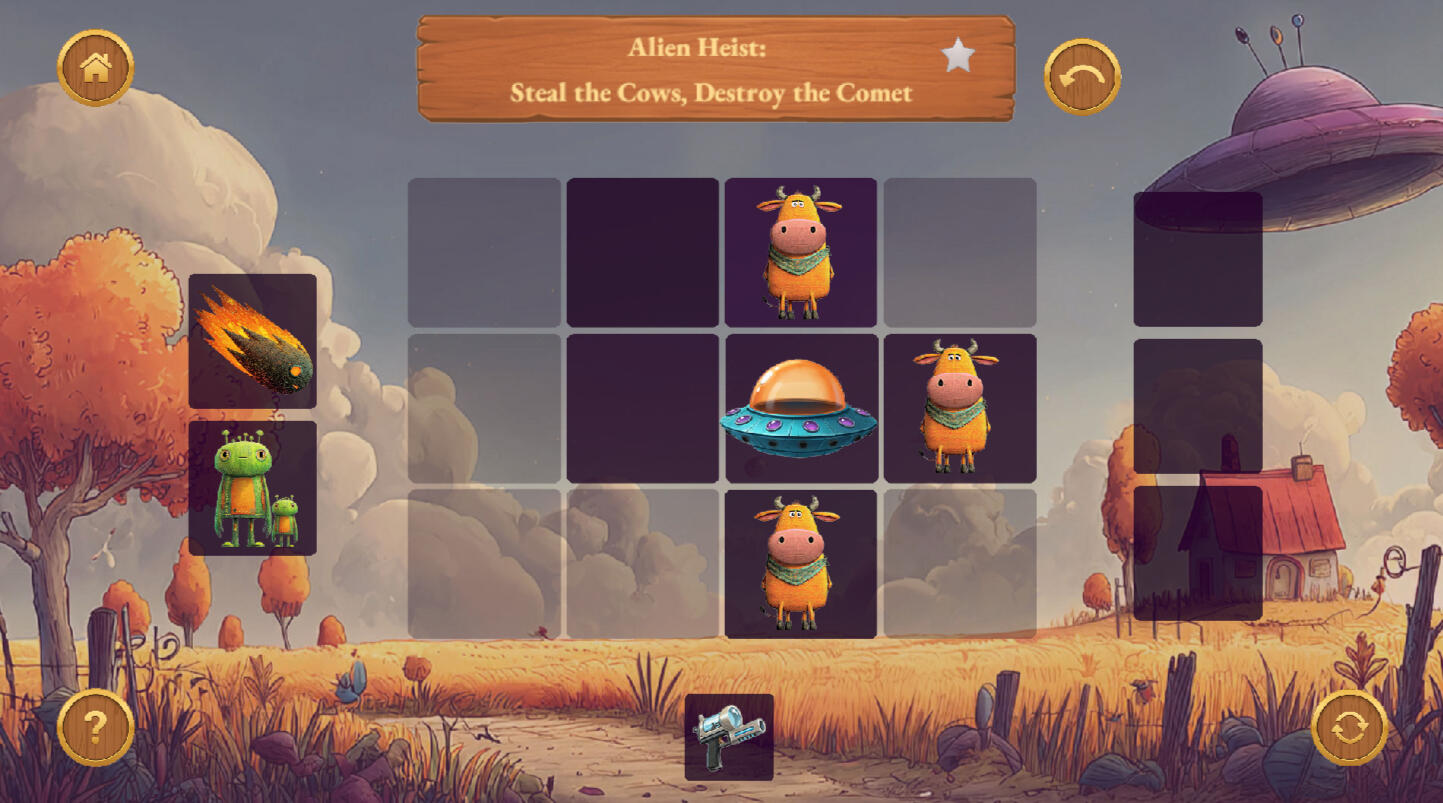Screen dimensions: 1443x803
Task: Restart the puzzle with the refresh button
Action: [1349, 727]
